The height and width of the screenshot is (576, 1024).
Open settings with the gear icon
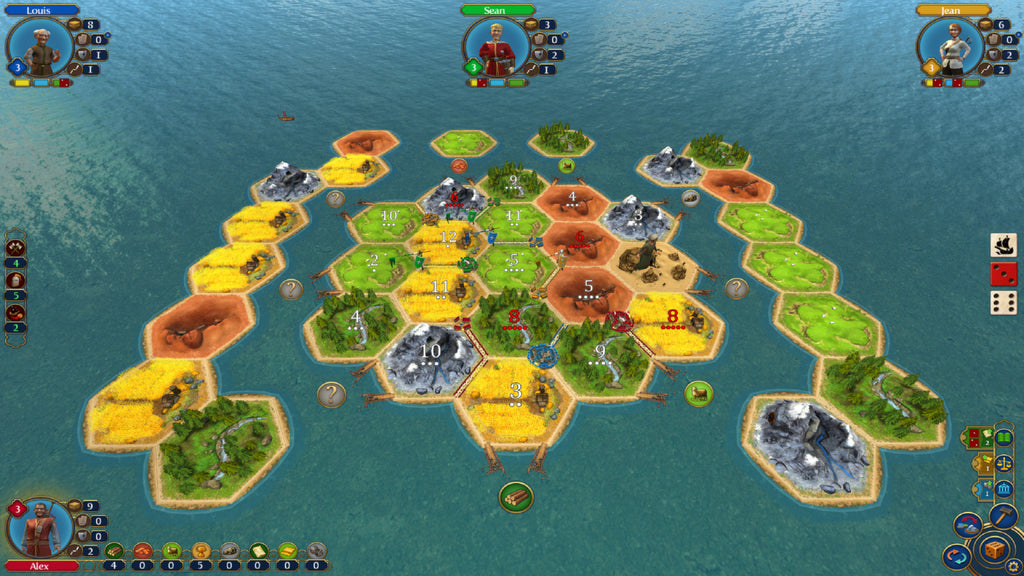(x=1014, y=566)
